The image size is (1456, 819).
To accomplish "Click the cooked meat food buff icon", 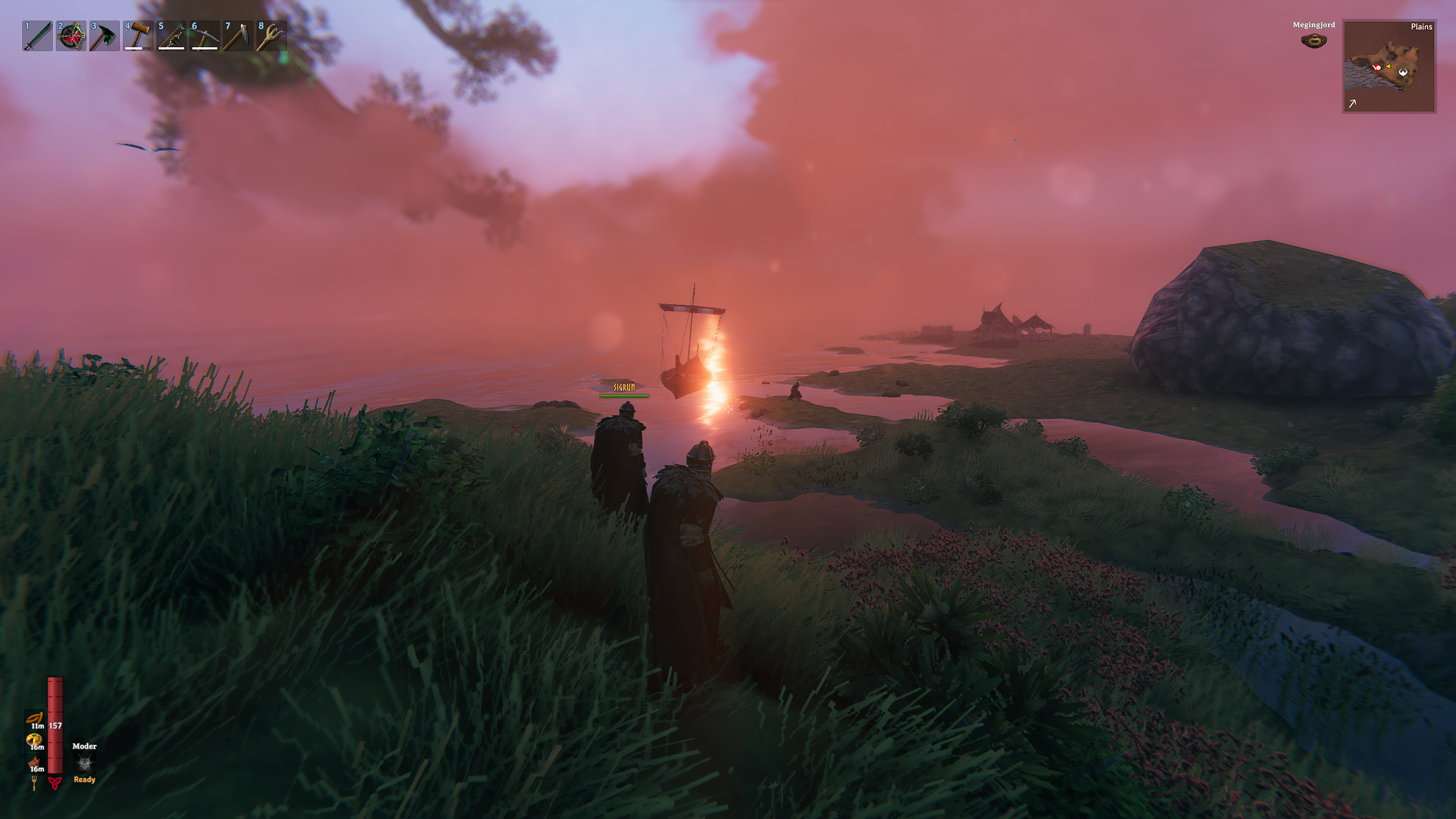I will point(34,762).
